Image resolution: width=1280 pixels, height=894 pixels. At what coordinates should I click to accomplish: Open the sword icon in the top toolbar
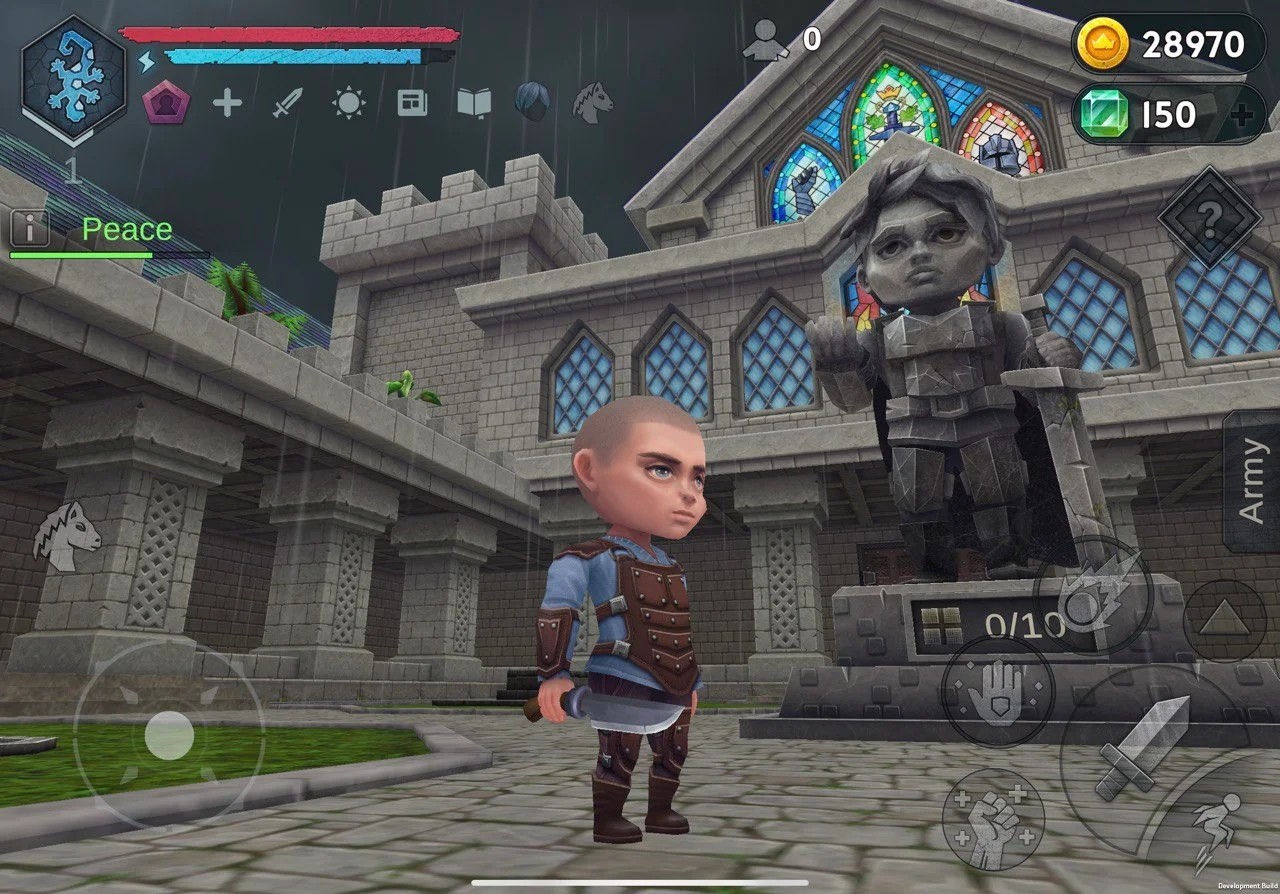287,103
